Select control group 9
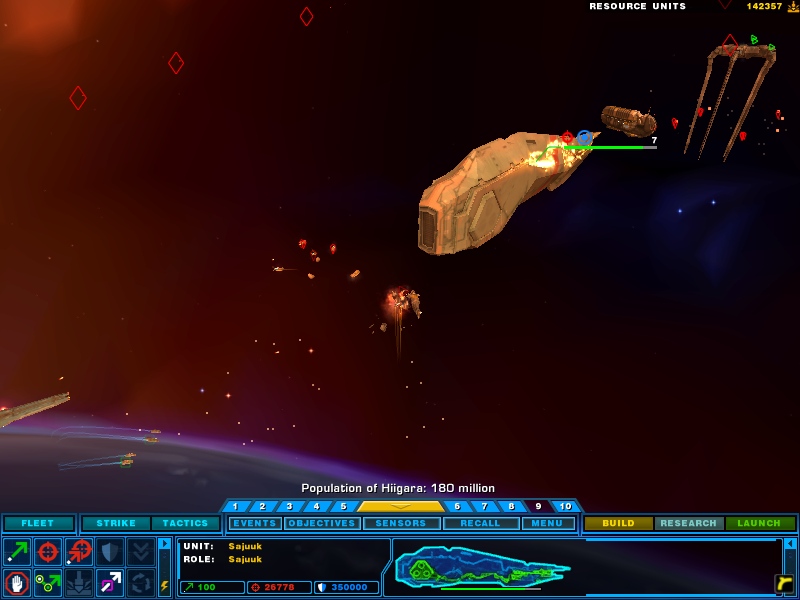 (538, 507)
